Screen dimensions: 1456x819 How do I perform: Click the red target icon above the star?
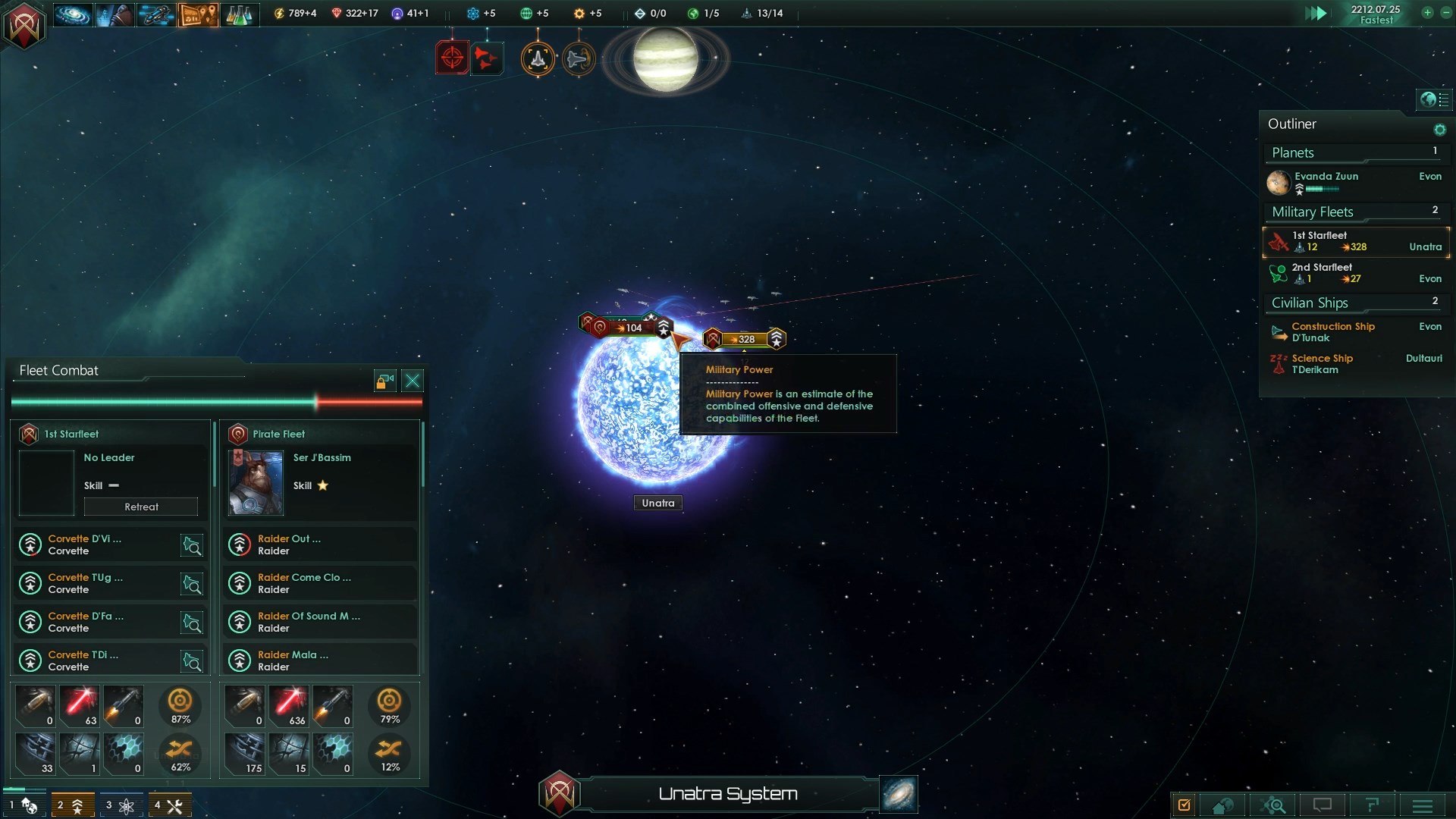click(452, 58)
